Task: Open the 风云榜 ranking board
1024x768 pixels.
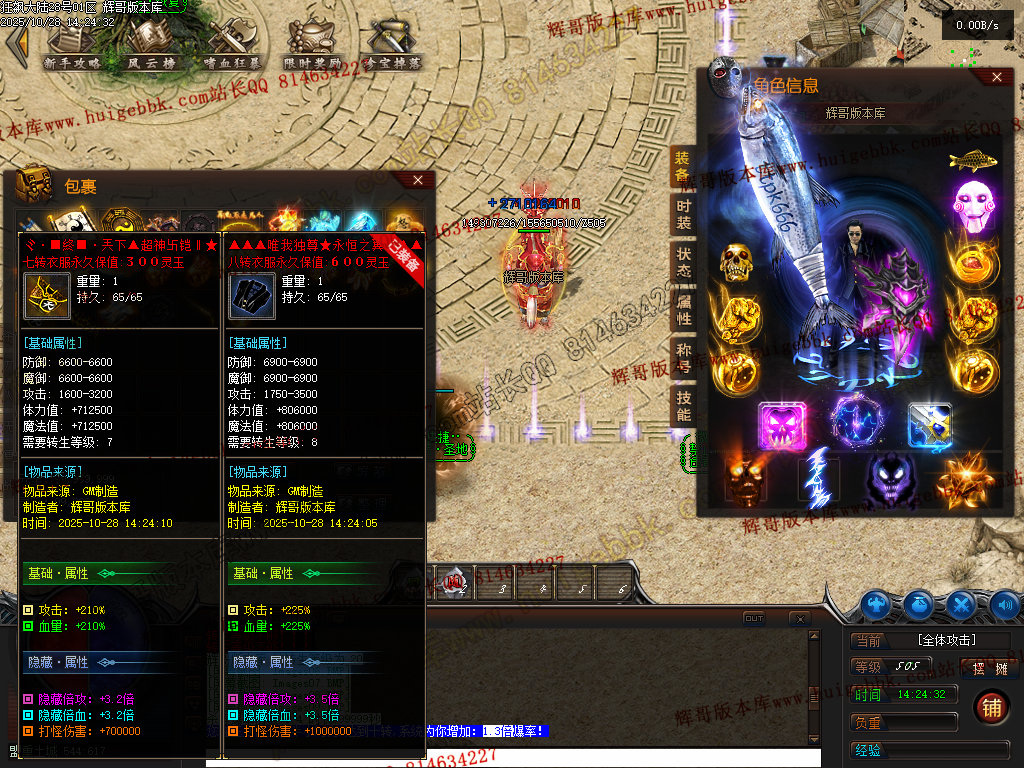Action: pos(149,44)
